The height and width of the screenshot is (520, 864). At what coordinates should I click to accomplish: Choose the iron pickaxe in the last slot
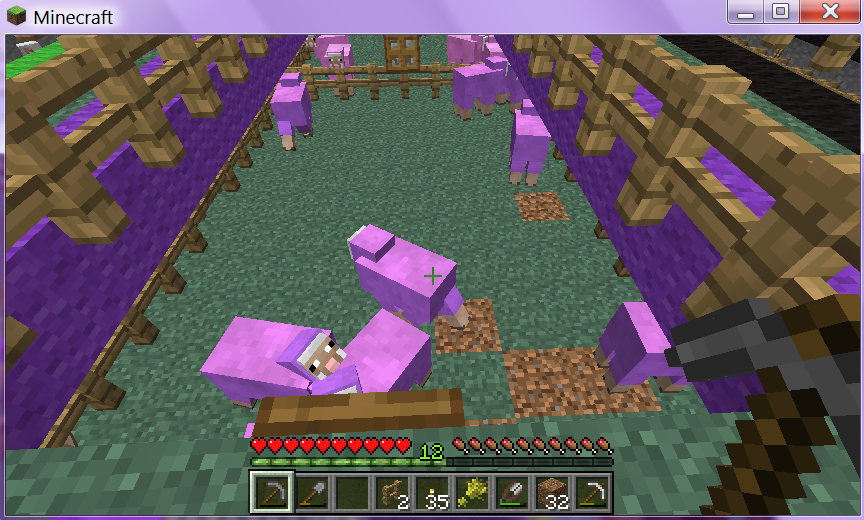click(x=591, y=492)
